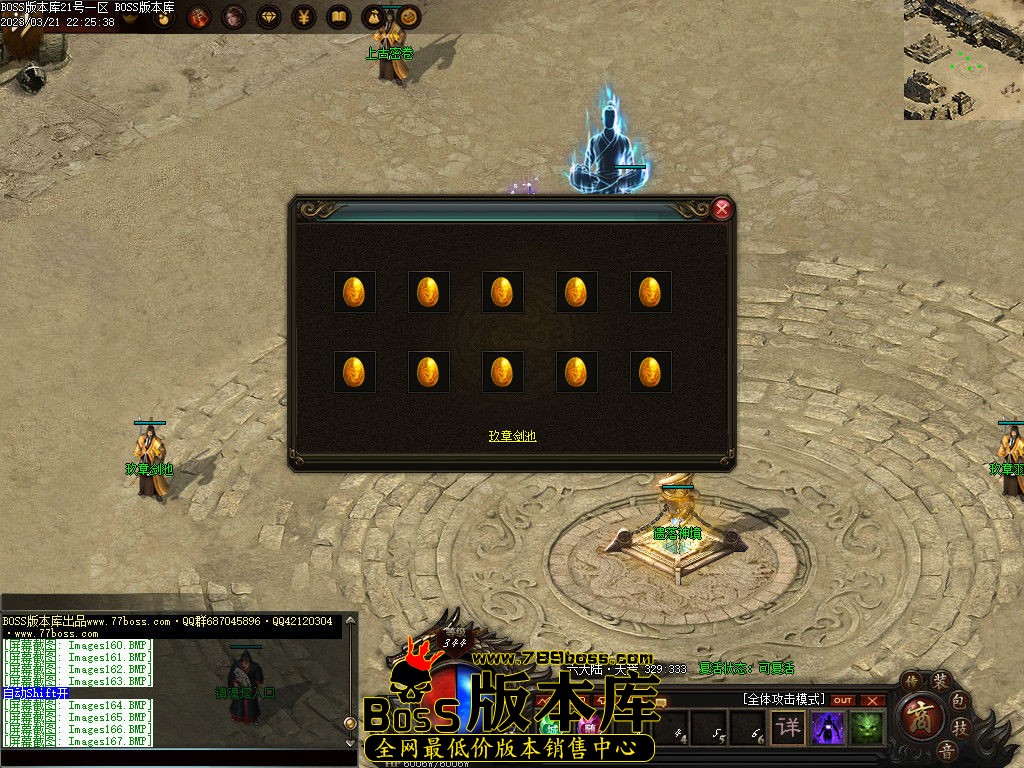Click the 玫章剑池 link in the dialog
Viewport: 1024px width, 768px height.
[512, 436]
